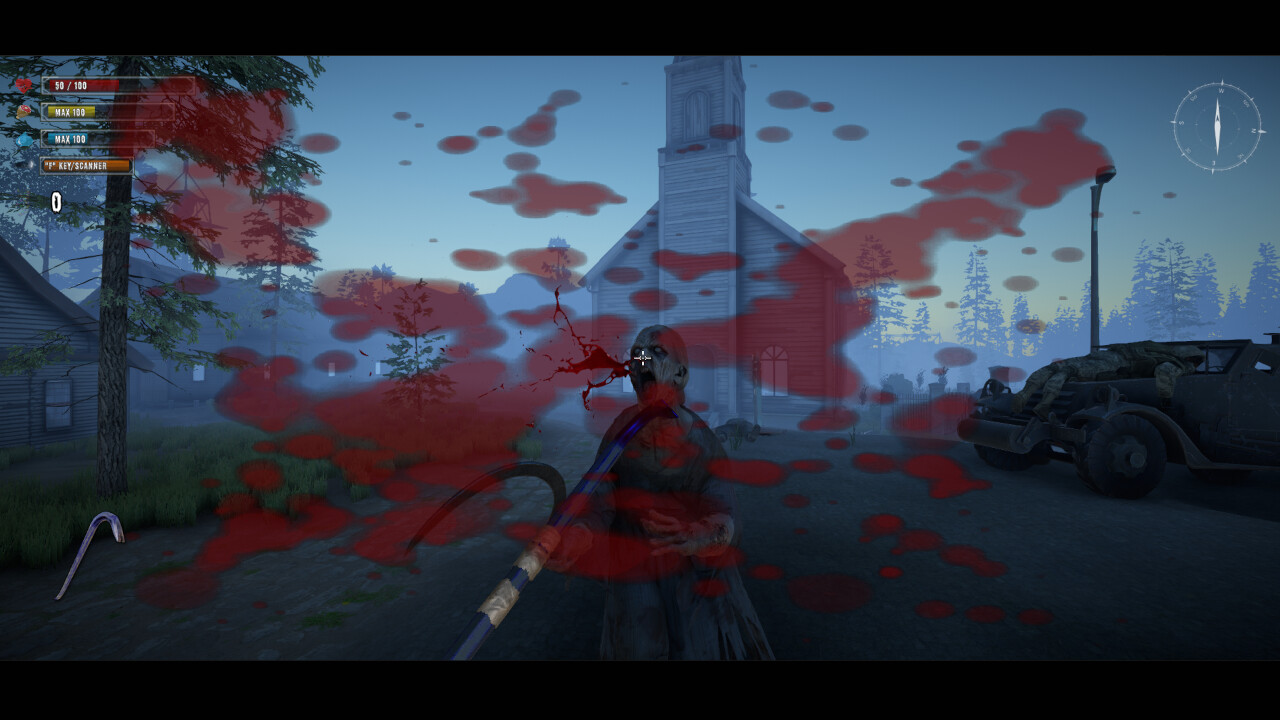Select the crowbar weapon icon
Screen dimensions: 1280x720
(90, 553)
